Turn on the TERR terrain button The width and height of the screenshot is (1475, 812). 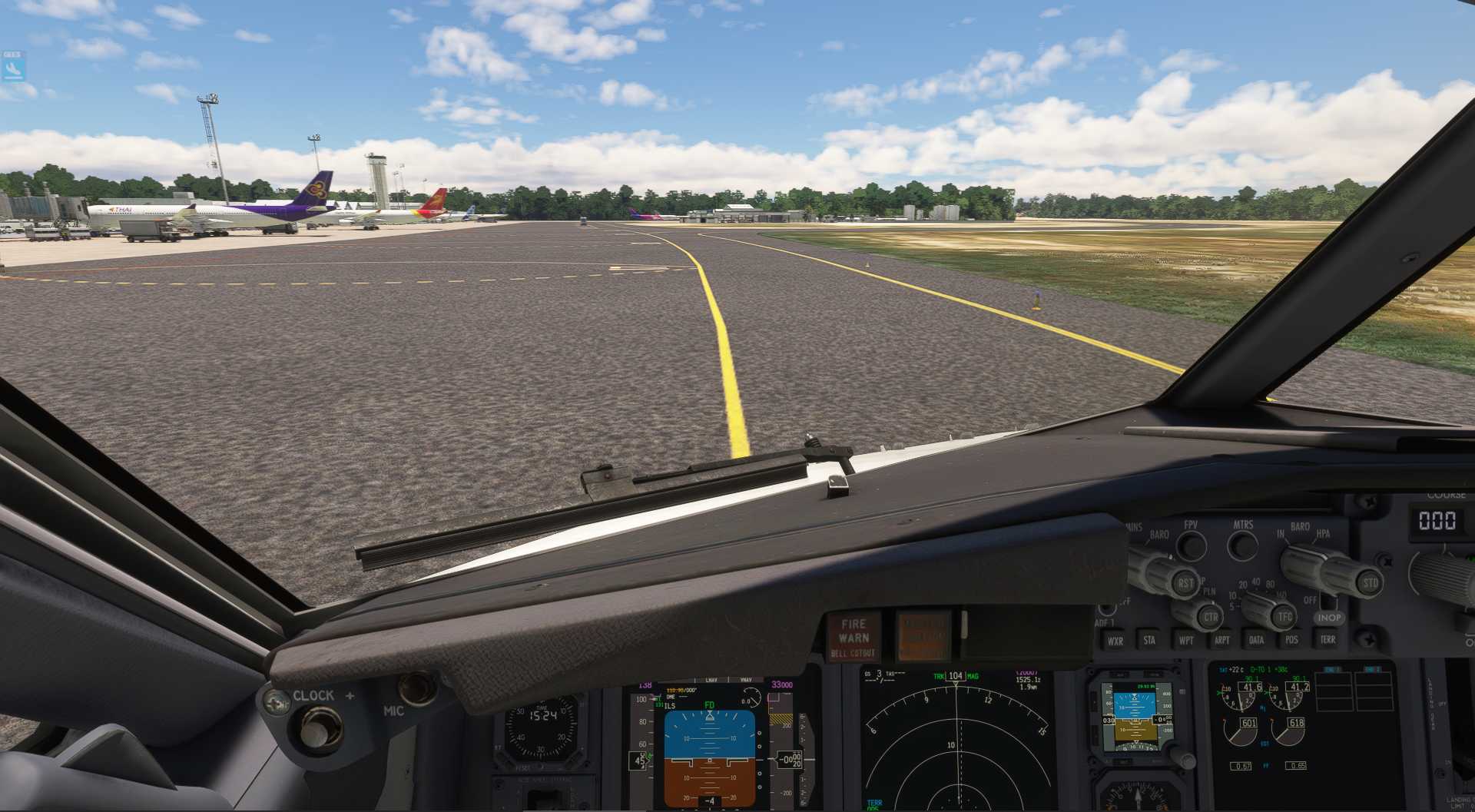pos(1327,639)
